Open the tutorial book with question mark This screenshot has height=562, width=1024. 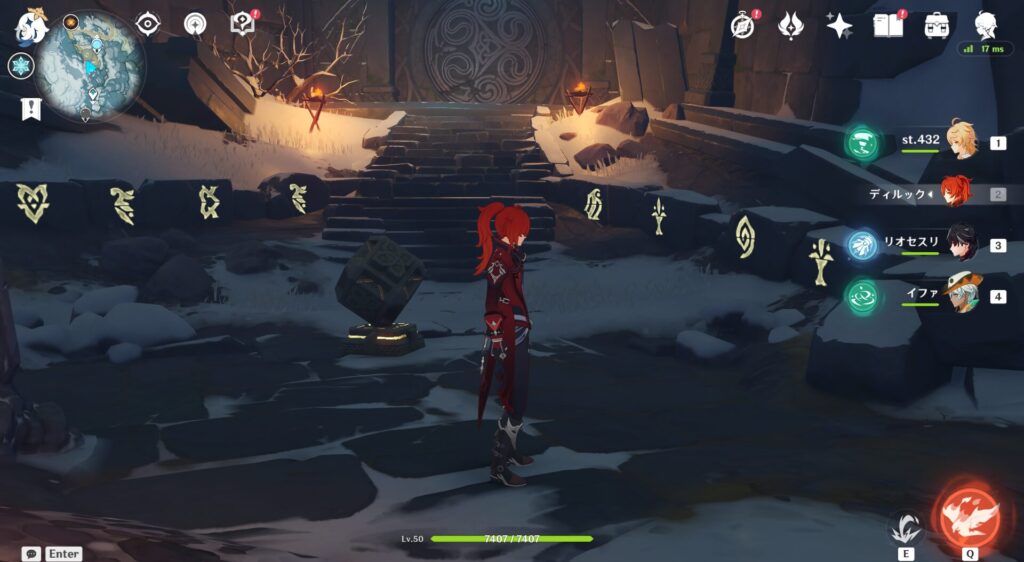point(243,24)
